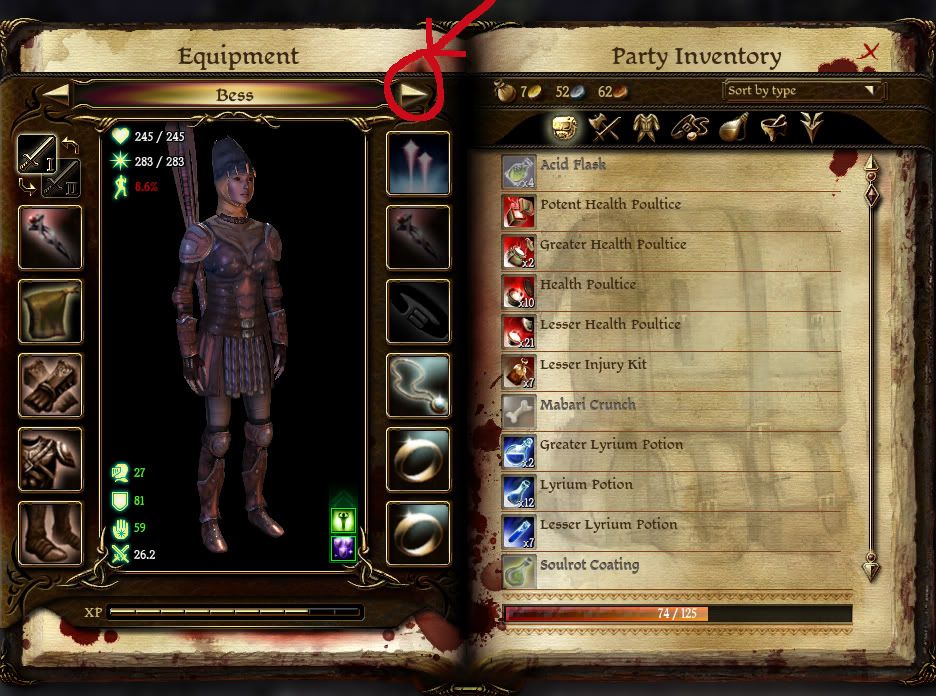Viewport: 936px width, 696px height.
Task: Go to the previous party member
Action: (57, 94)
